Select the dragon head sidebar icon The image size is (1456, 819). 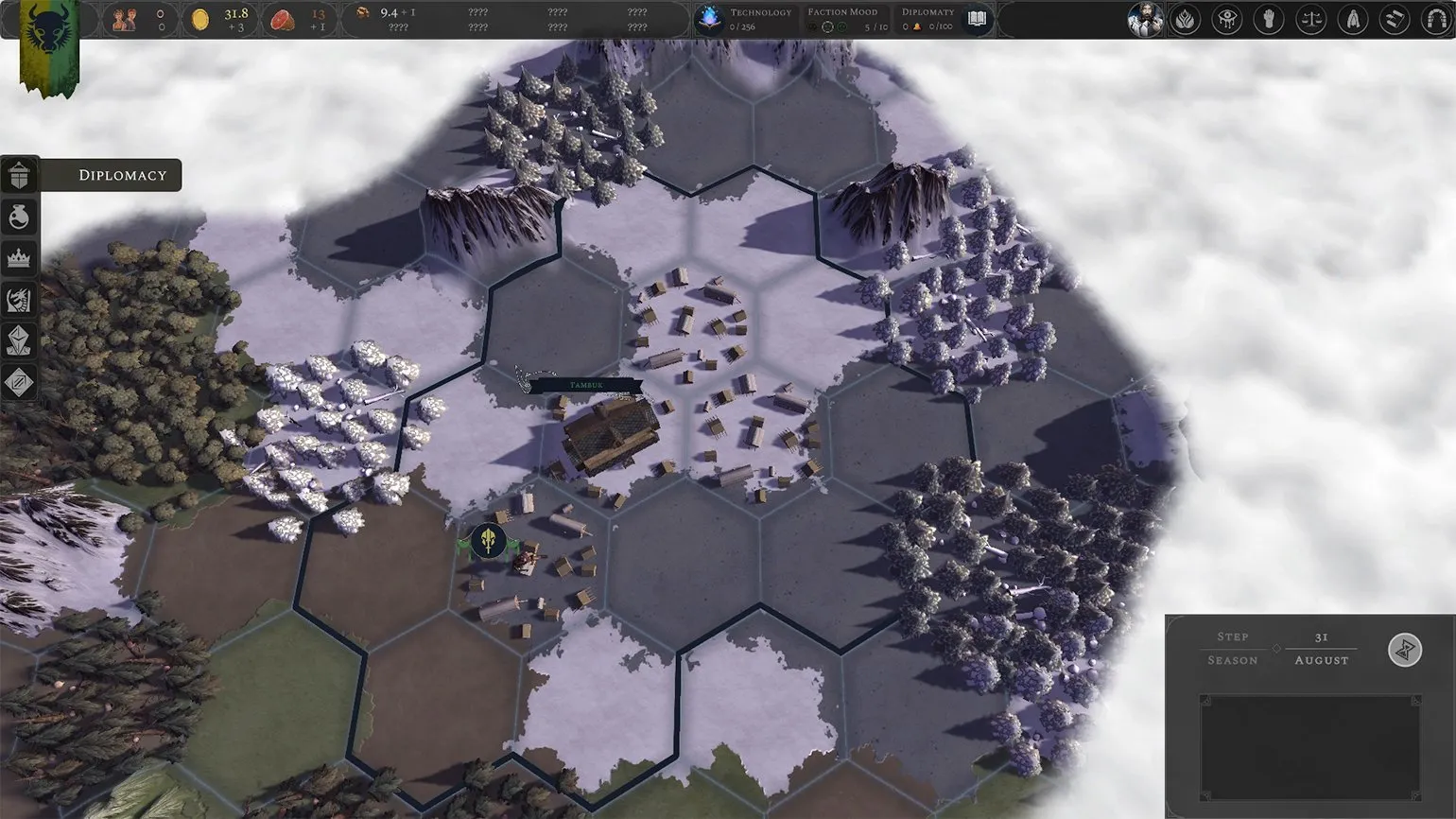pos(20,300)
